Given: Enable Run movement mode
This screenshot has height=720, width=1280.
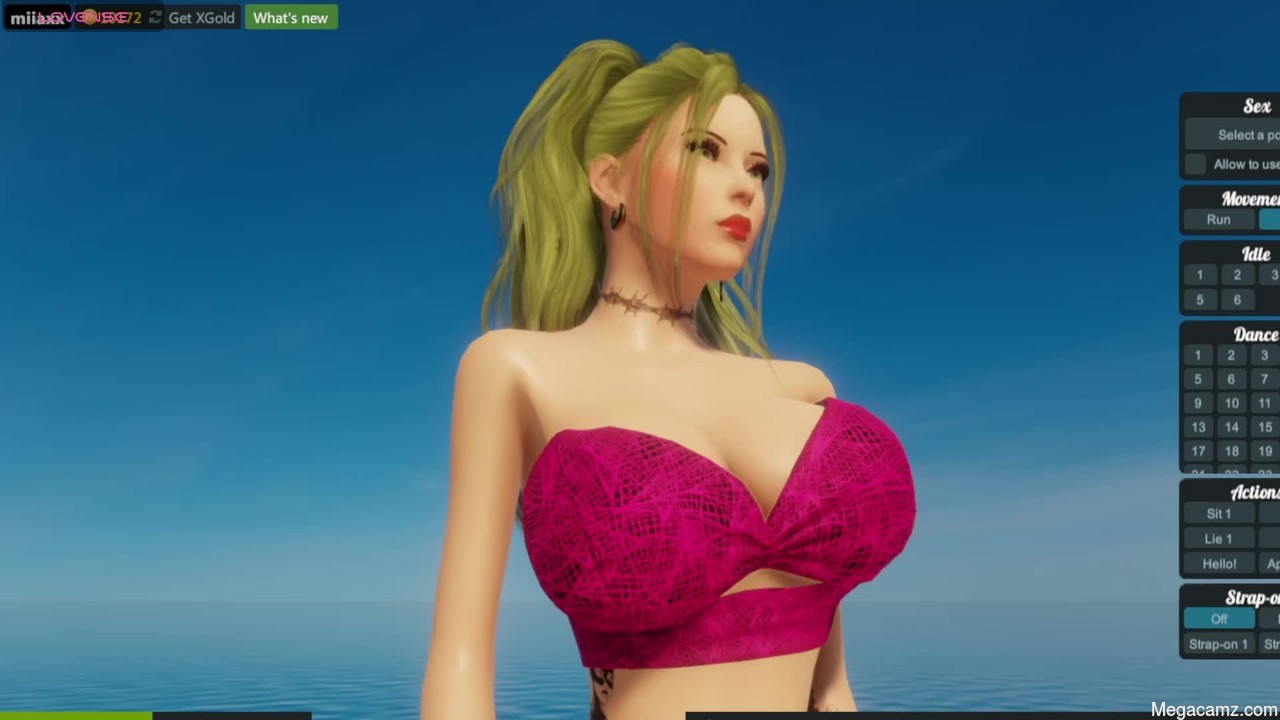Looking at the screenshot, I should pos(1218,220).
